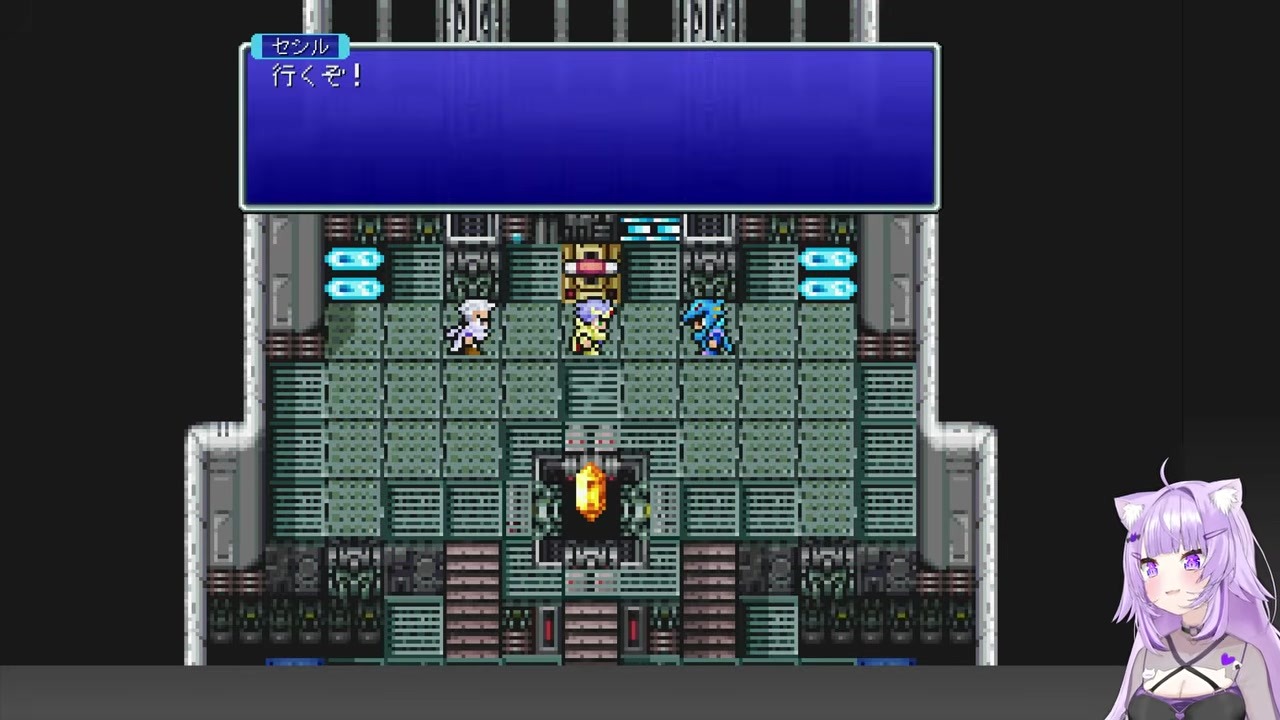1280x720 pixels.
Task: Select the white-haired character sprite
Action: pos(470,325)
